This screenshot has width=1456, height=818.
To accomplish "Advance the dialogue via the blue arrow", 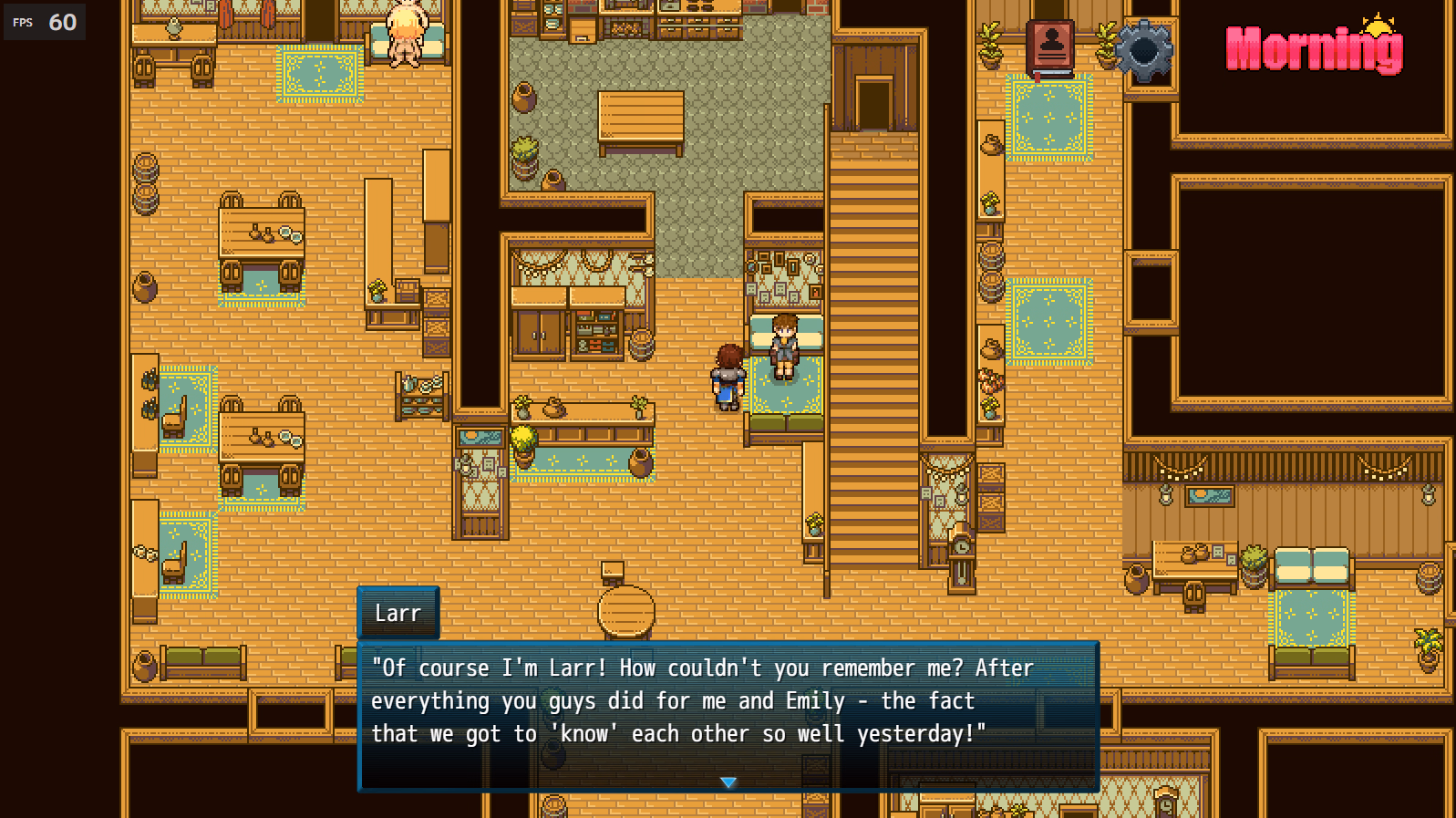I will [x=729, y=782].
